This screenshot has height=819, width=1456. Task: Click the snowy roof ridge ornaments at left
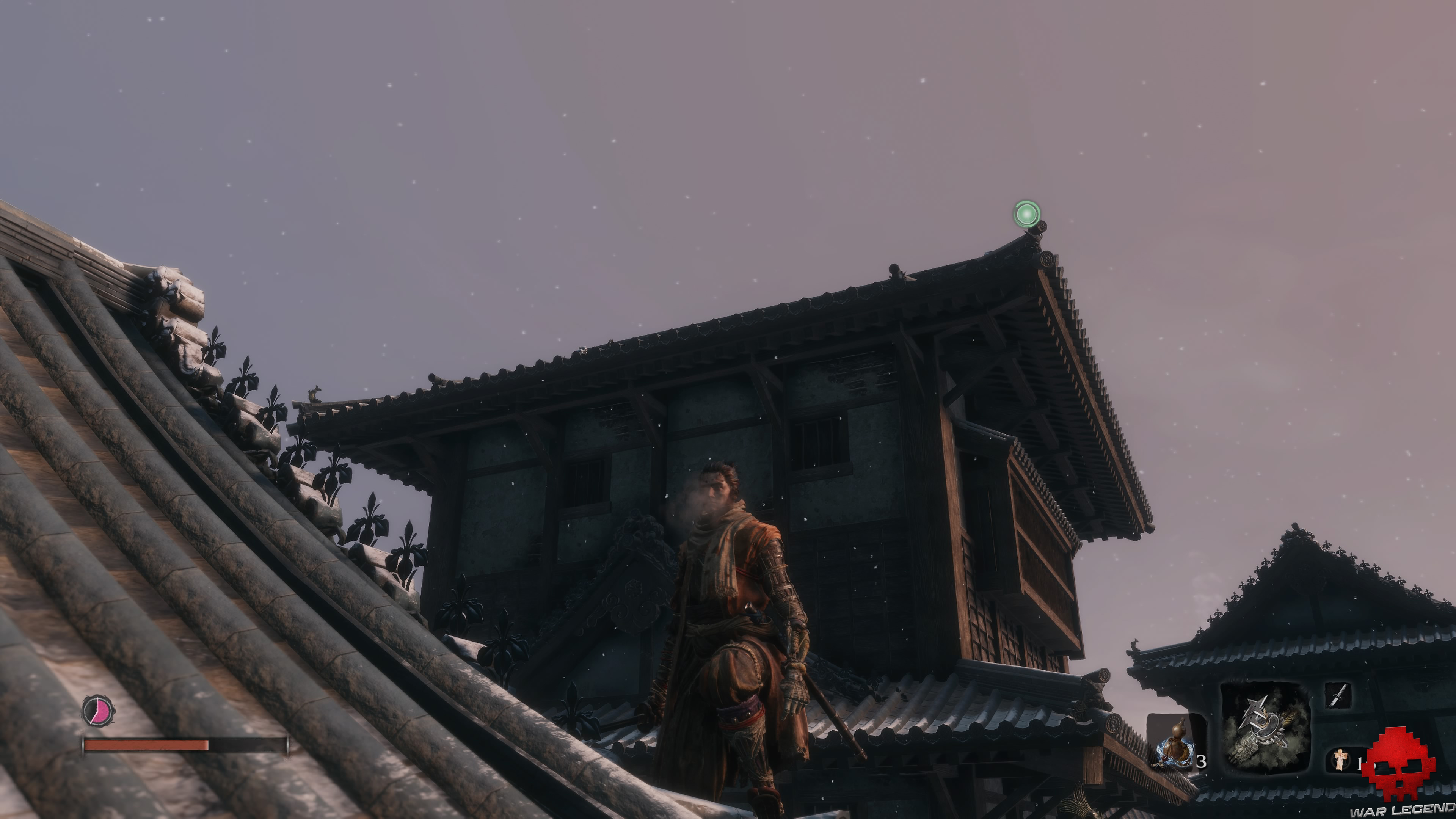pyautogui.click(x=187, y=334)
